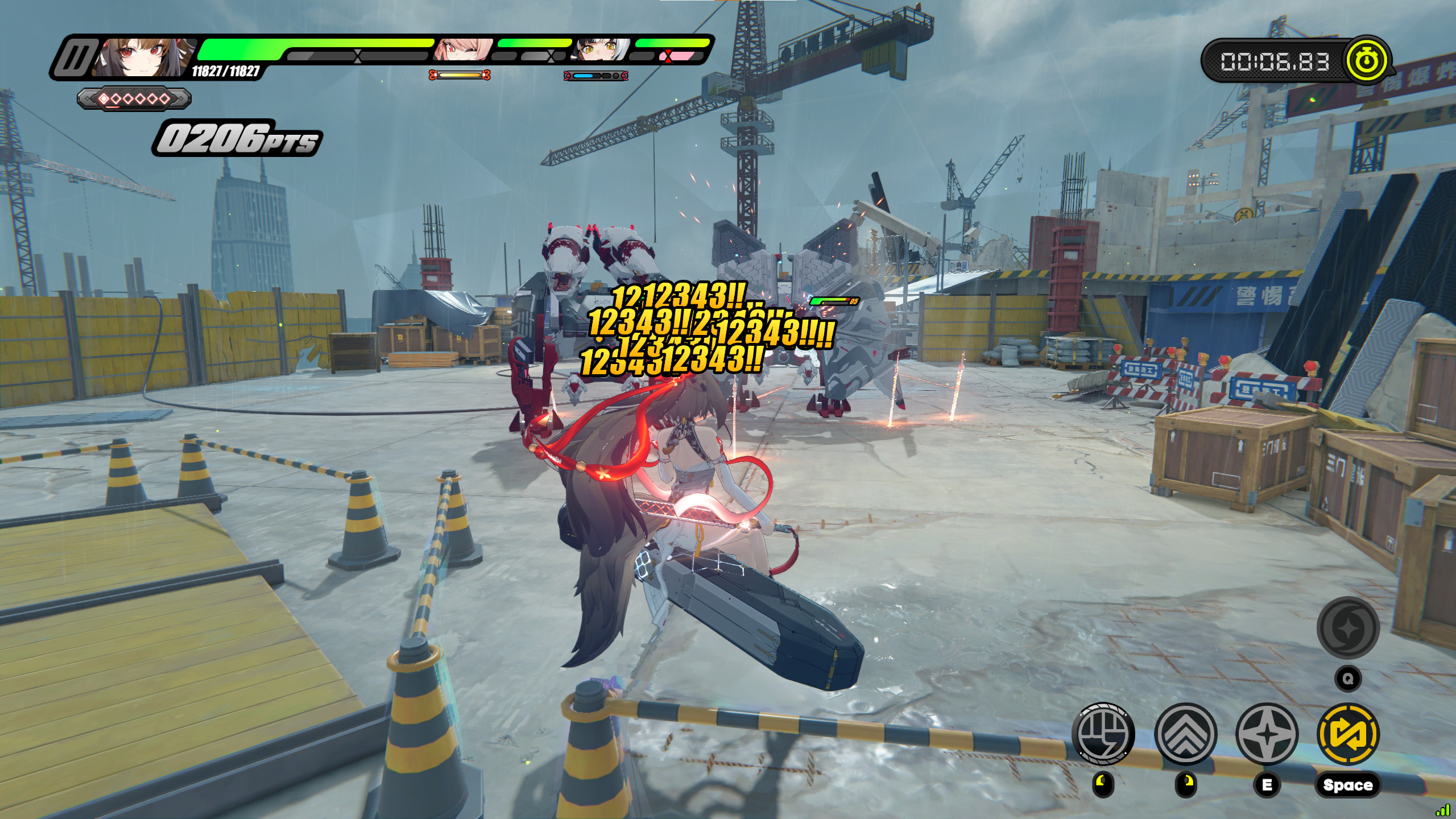
Task: Switch to the black-and-white-haired teammate portrait
Action: tap(596, 51)
